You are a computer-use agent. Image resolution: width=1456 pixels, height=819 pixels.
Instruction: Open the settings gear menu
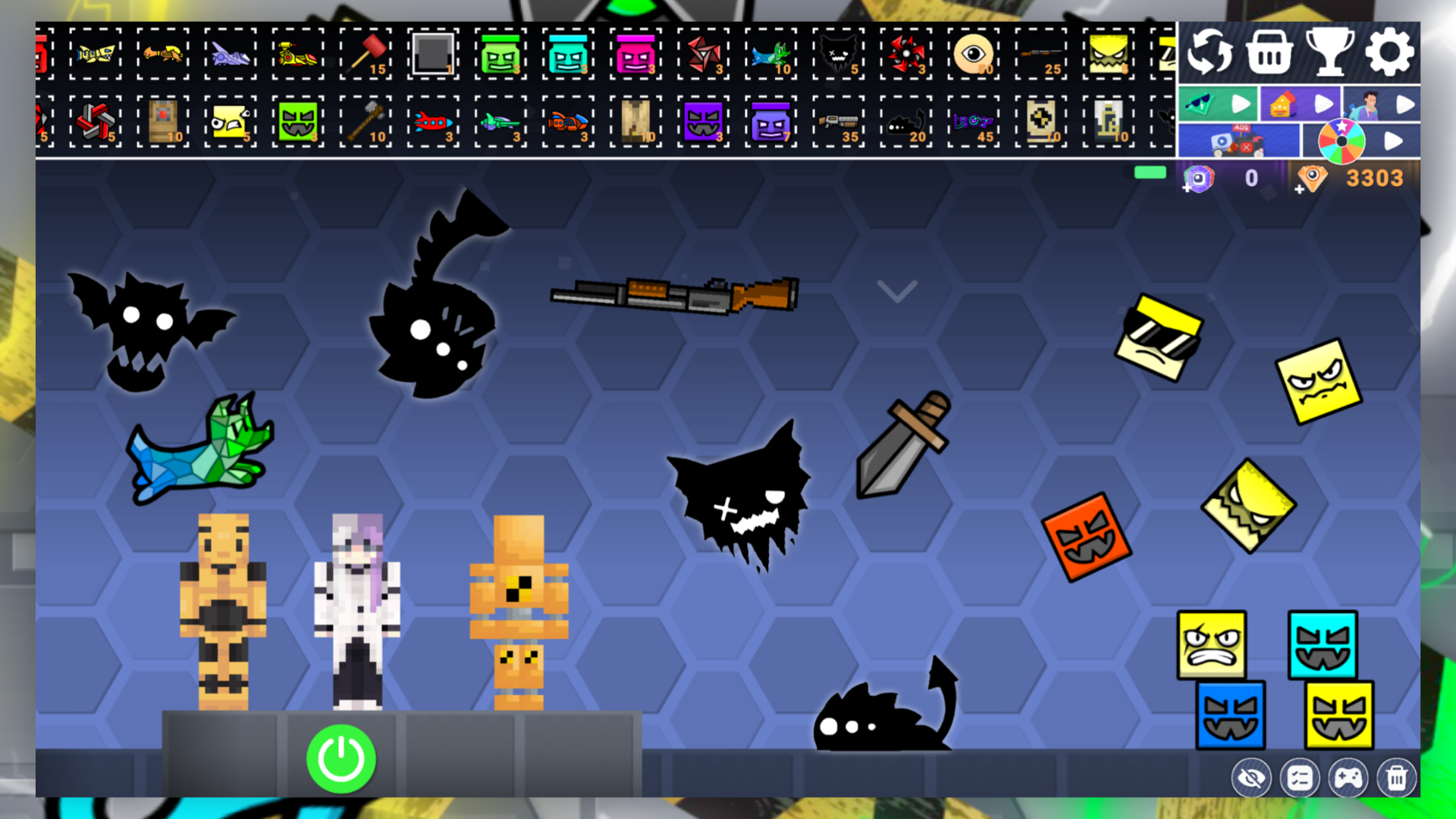click(1389, 52)
